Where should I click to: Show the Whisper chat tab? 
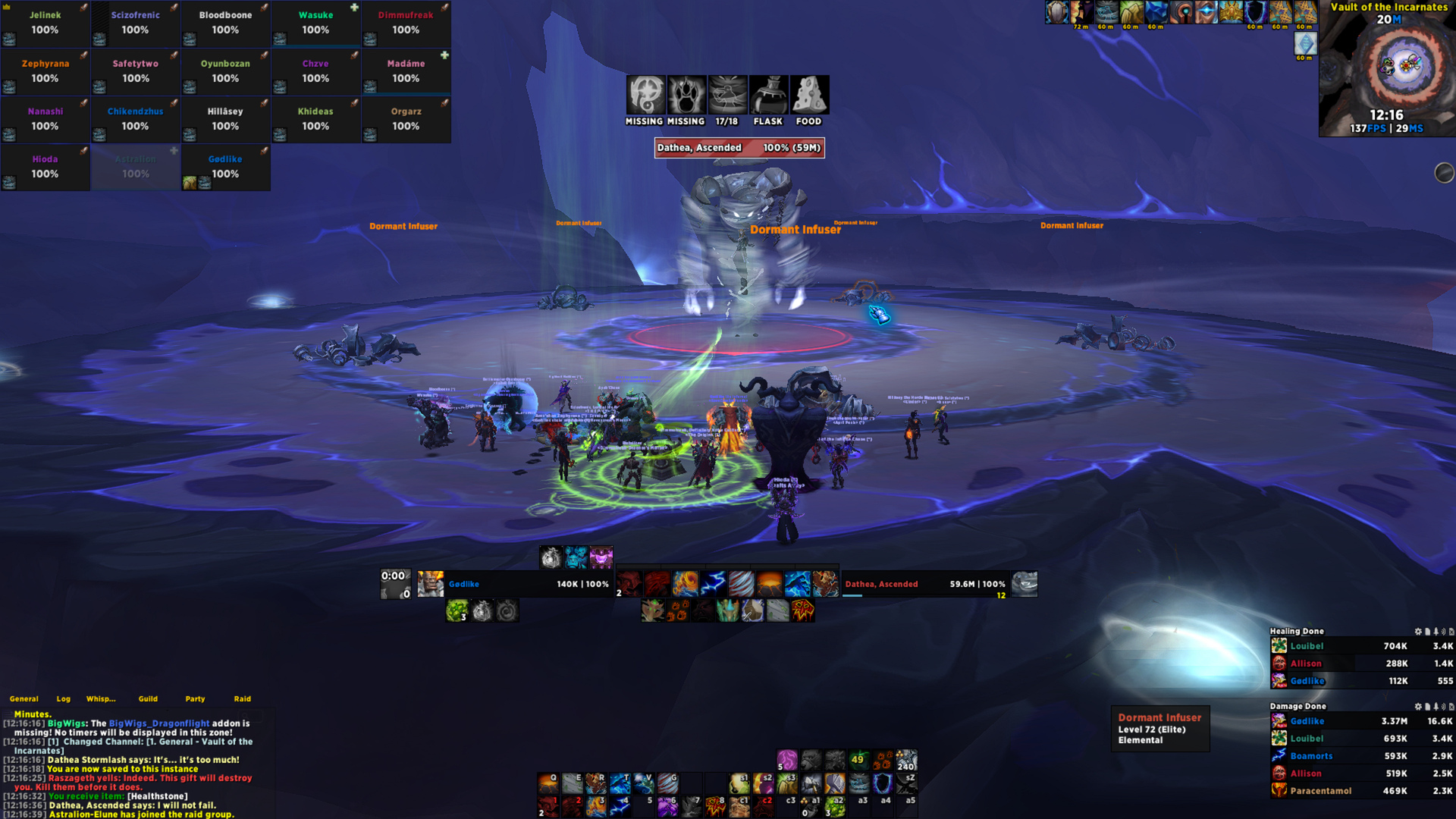[101, 699]
